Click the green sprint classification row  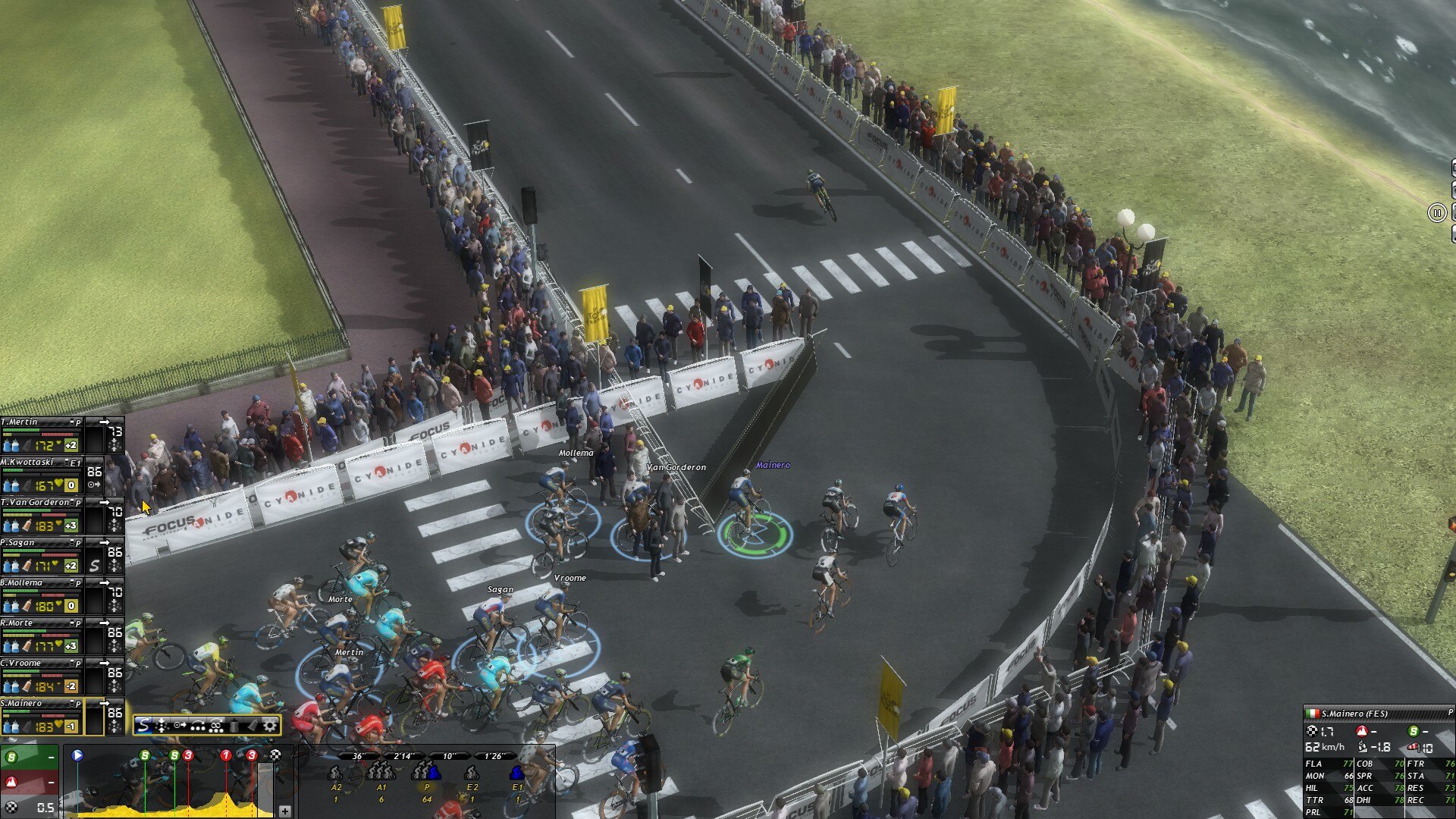click(x=29, y=757)
